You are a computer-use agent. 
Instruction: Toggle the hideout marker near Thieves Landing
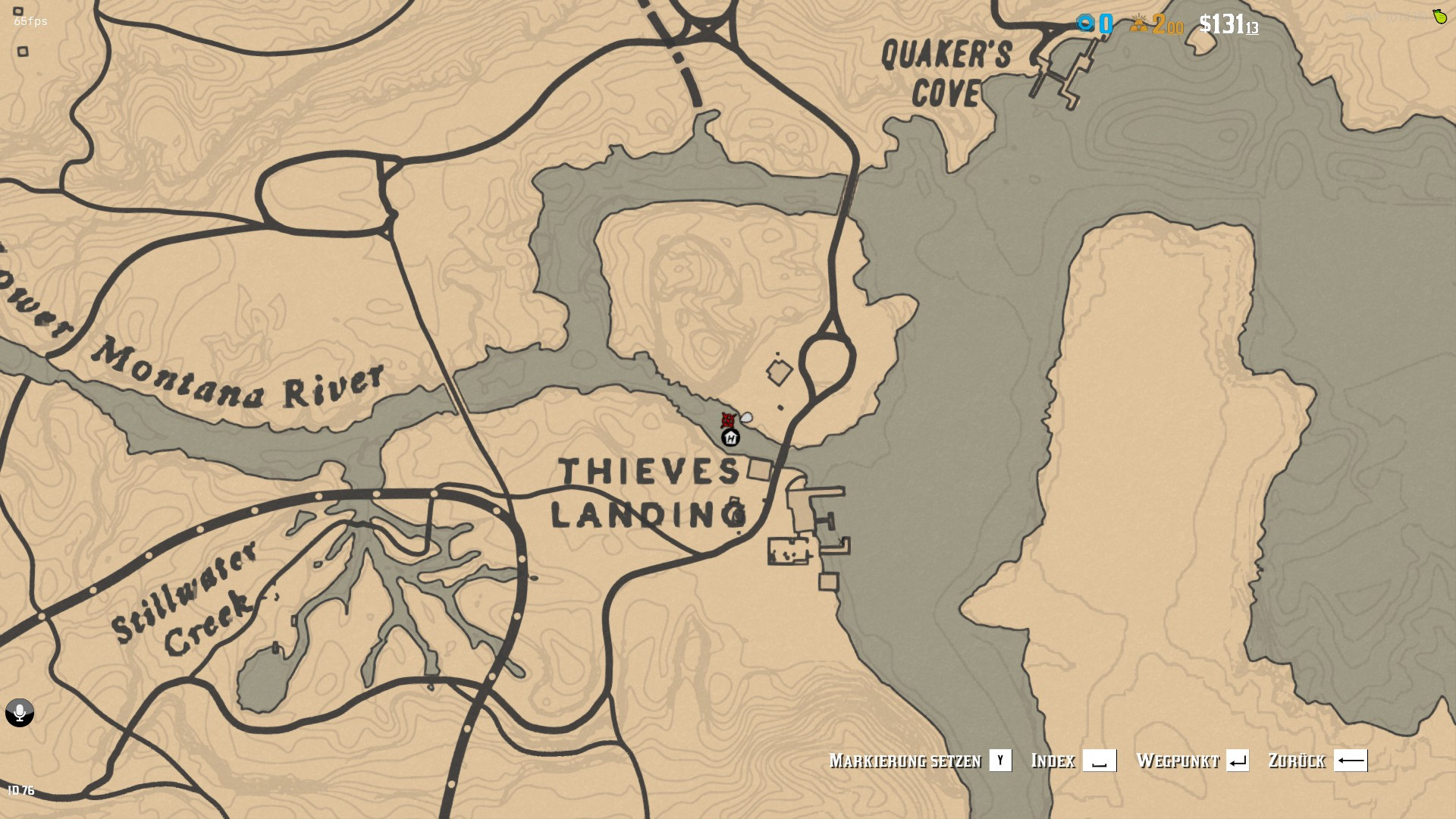[730, 438]
